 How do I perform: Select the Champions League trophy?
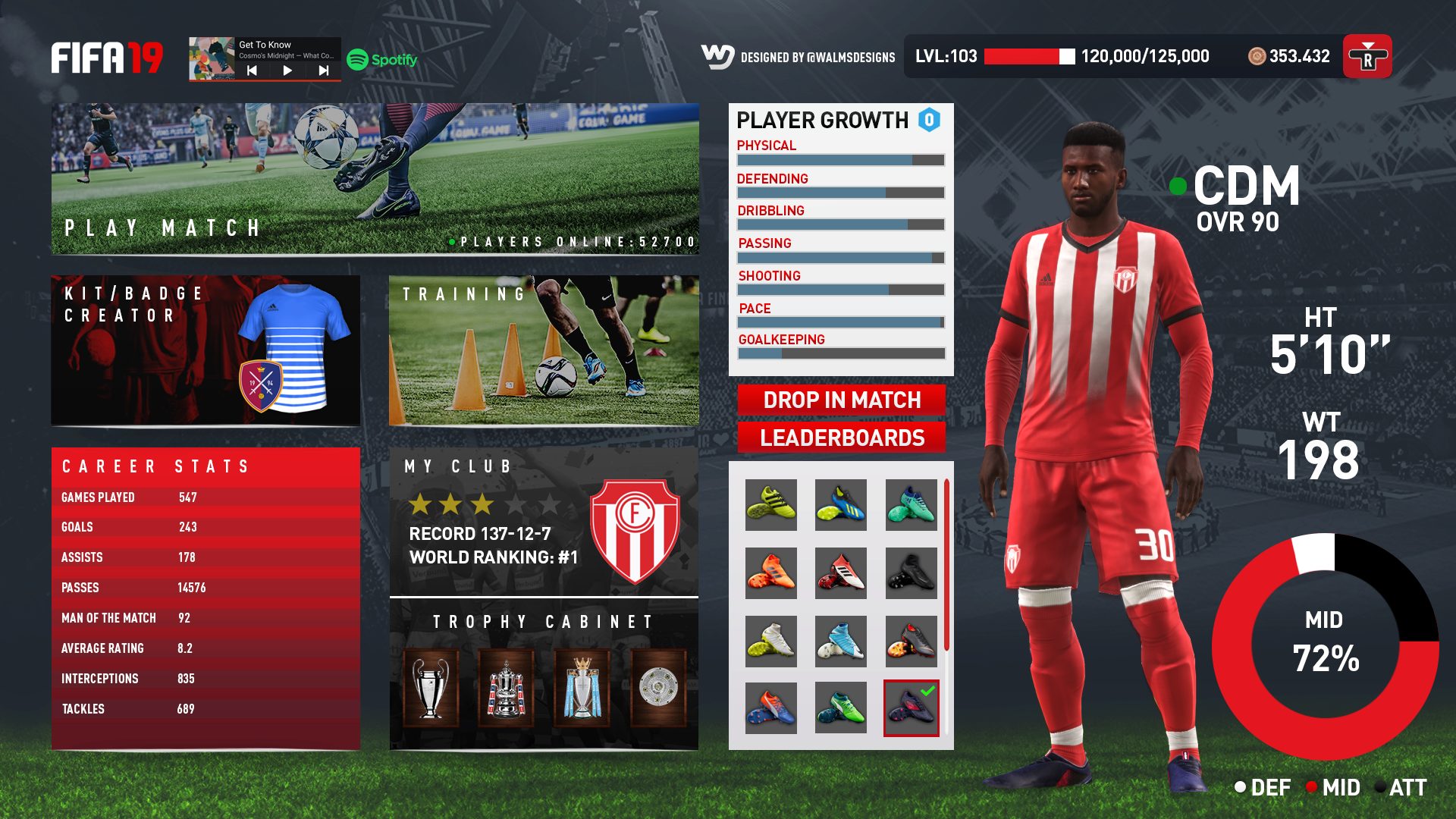pos(430,688)
